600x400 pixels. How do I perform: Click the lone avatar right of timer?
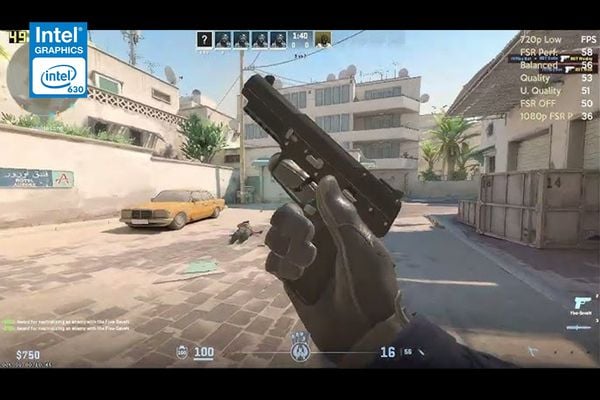click(323, 40)
